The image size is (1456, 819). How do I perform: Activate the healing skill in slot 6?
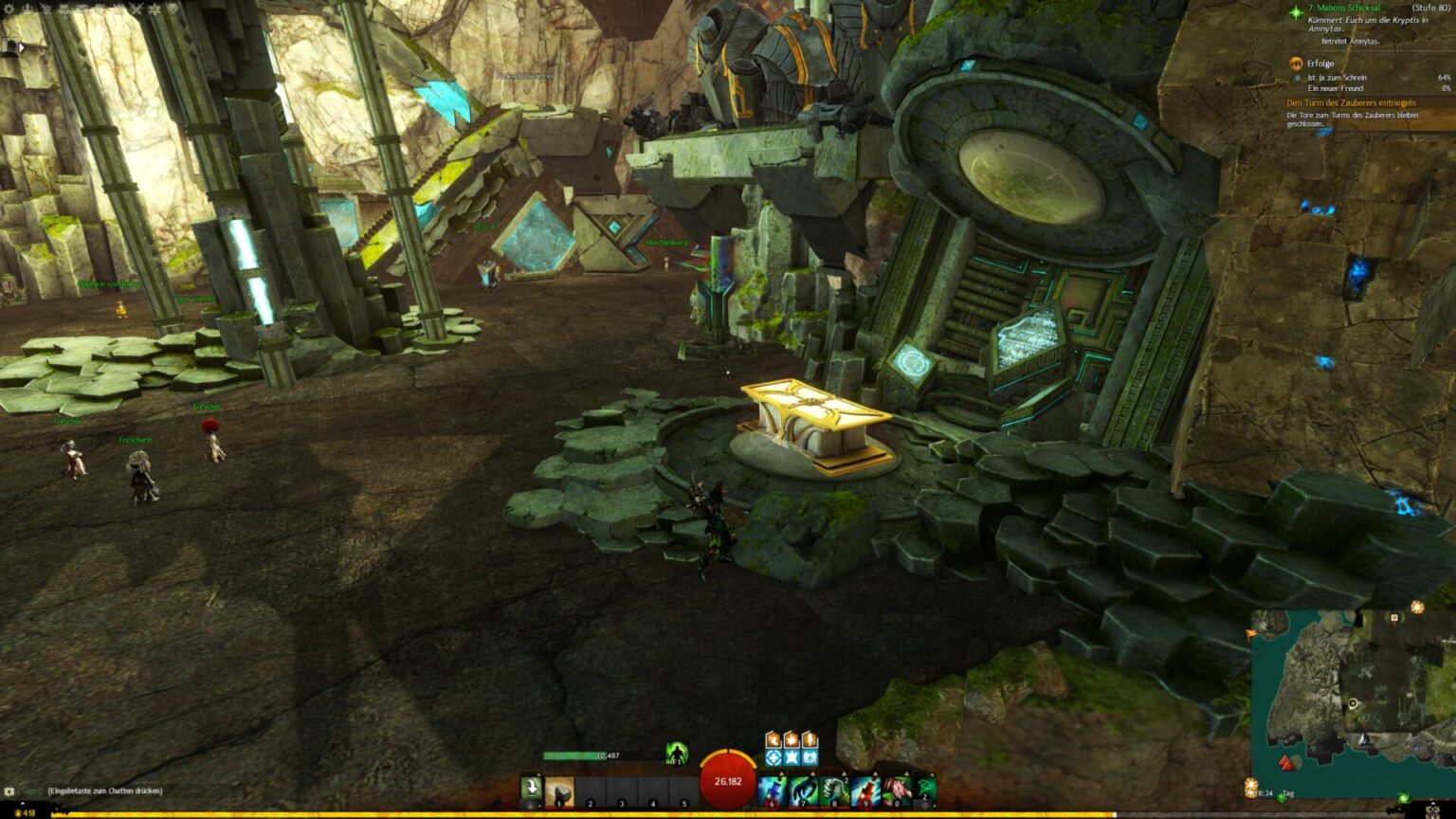click(771, 790)
